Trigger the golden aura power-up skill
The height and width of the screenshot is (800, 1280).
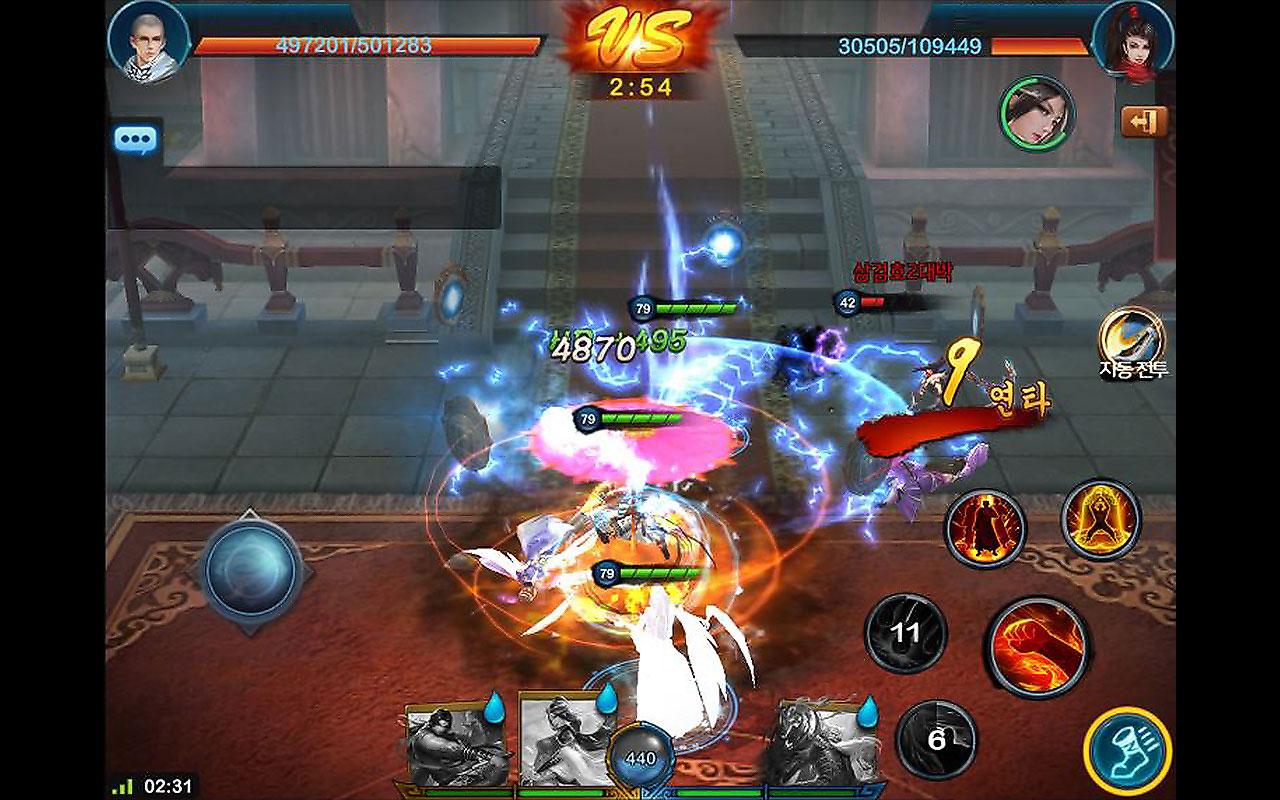pos(1101,519)
